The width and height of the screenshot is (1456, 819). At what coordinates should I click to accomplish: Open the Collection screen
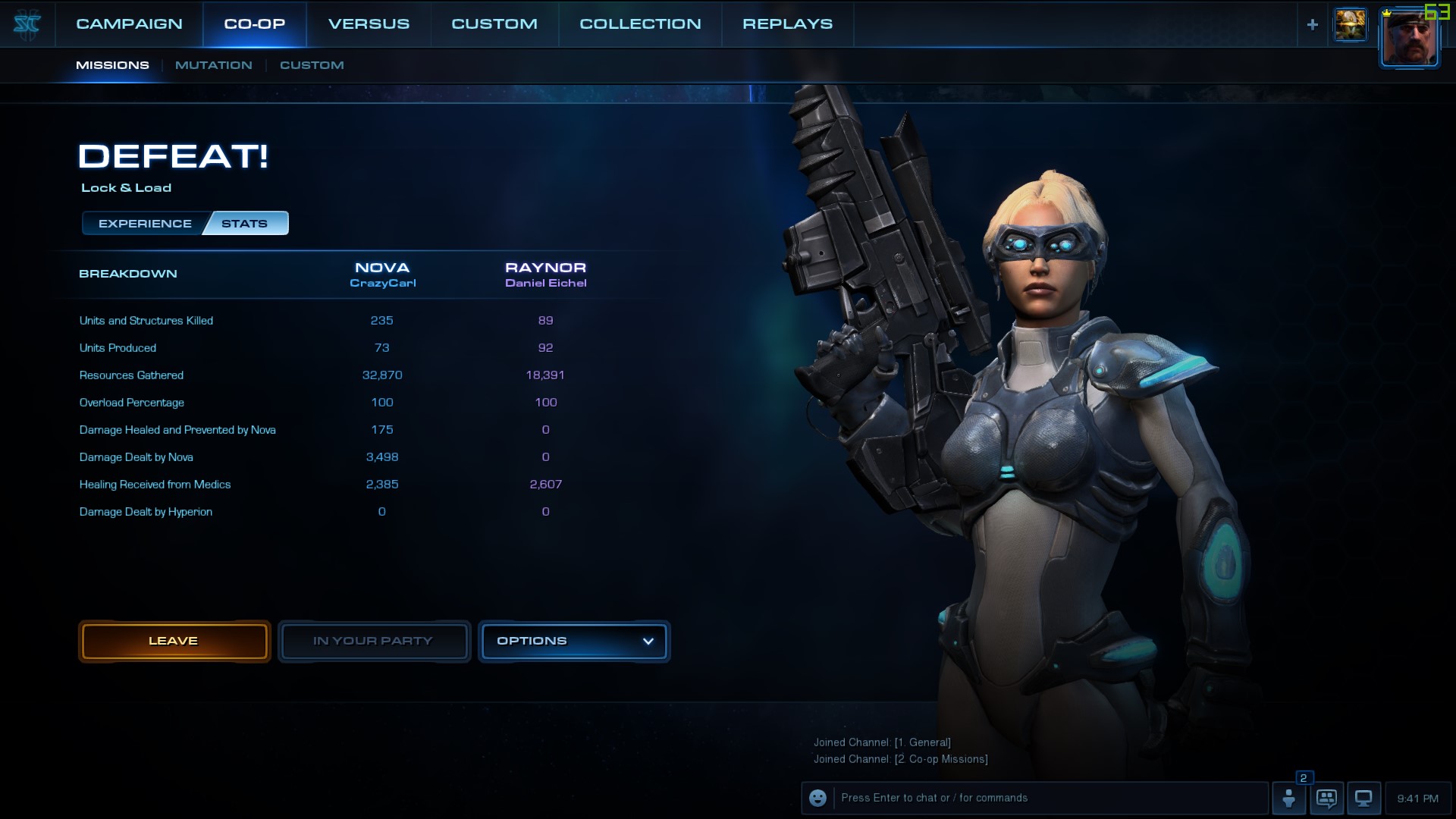pyautogui.click(x=640, y=24)
